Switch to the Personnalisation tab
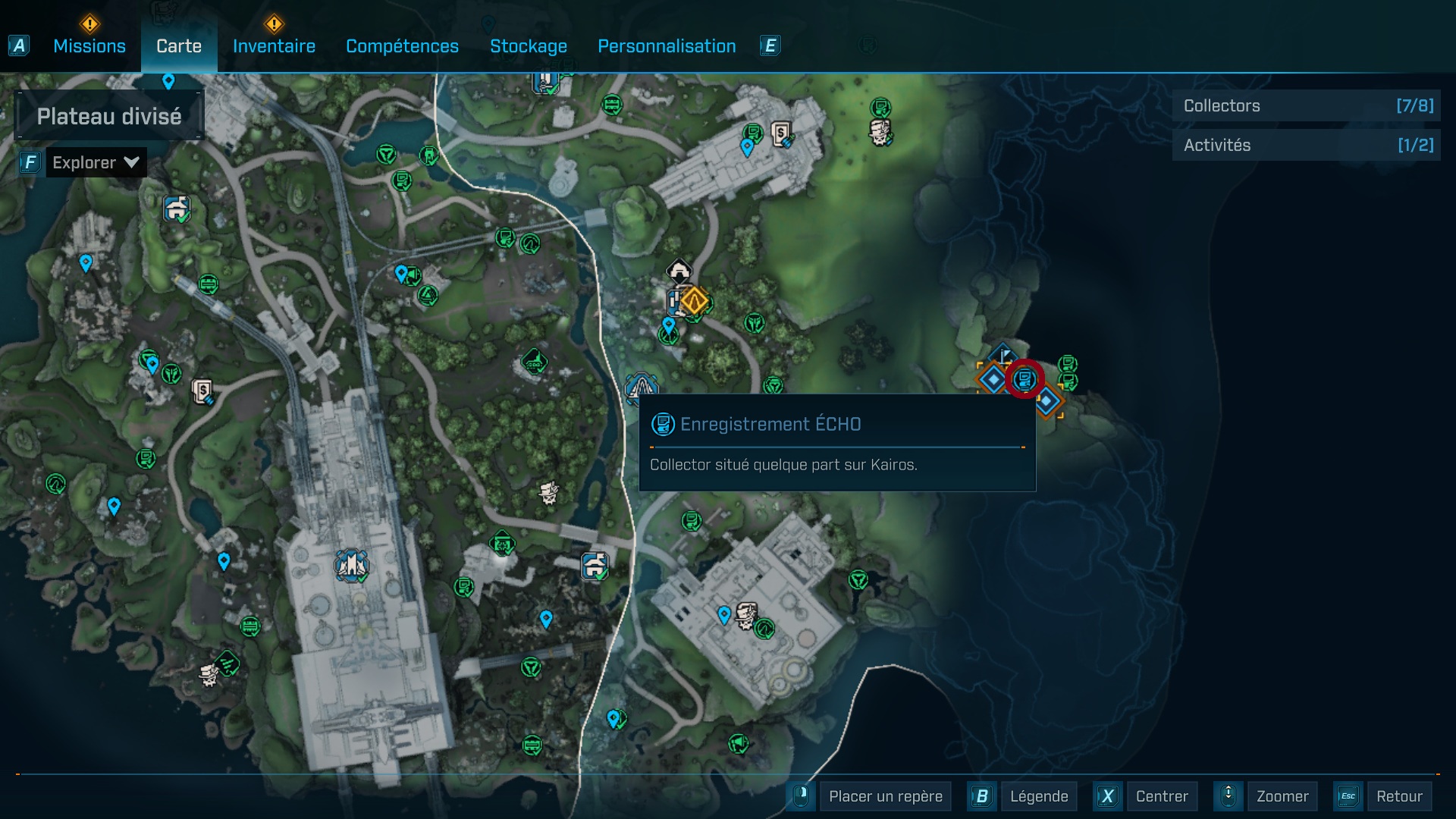 (667, 46)
